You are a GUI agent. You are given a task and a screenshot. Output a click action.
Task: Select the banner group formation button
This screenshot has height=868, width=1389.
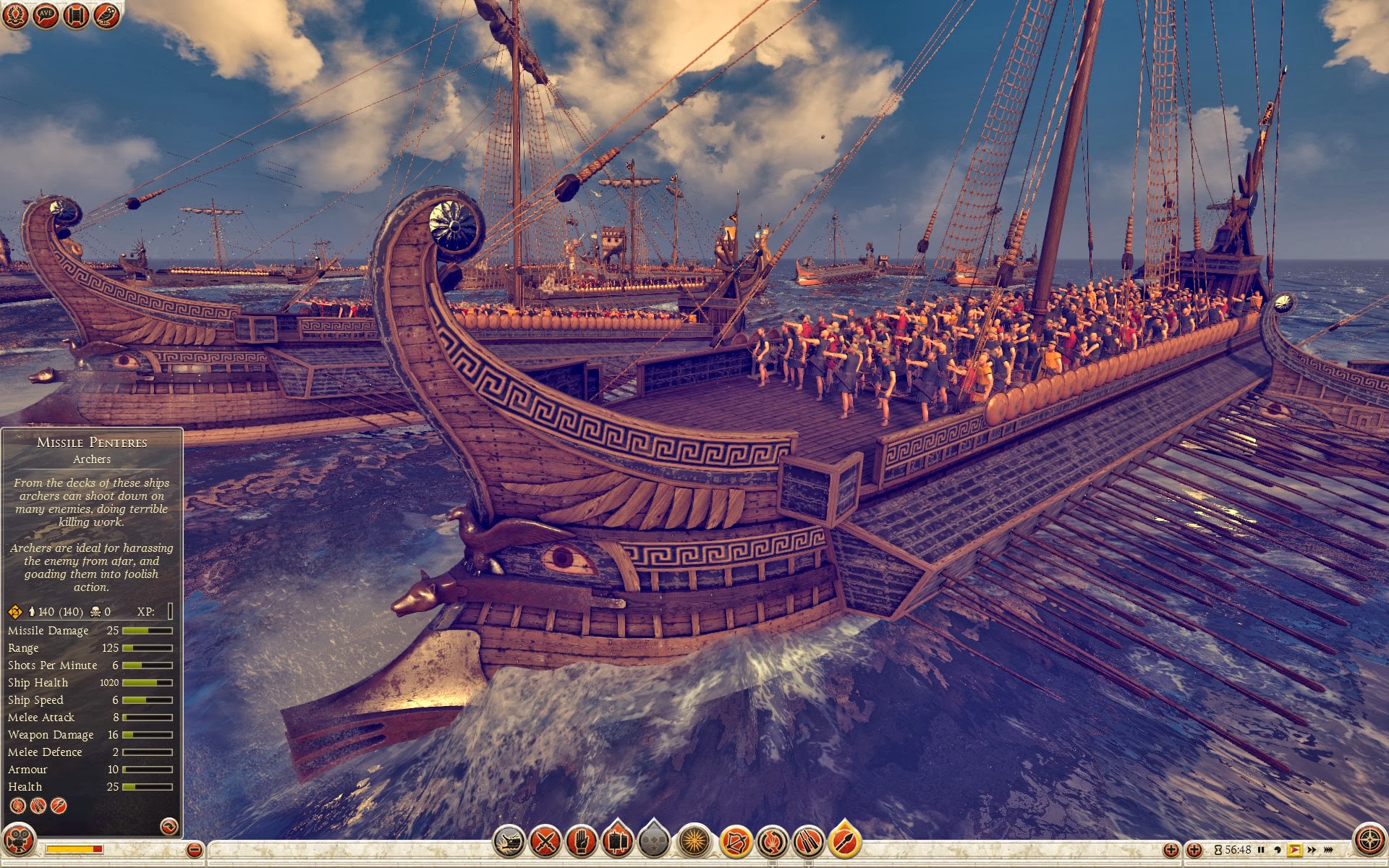(617, 841)
